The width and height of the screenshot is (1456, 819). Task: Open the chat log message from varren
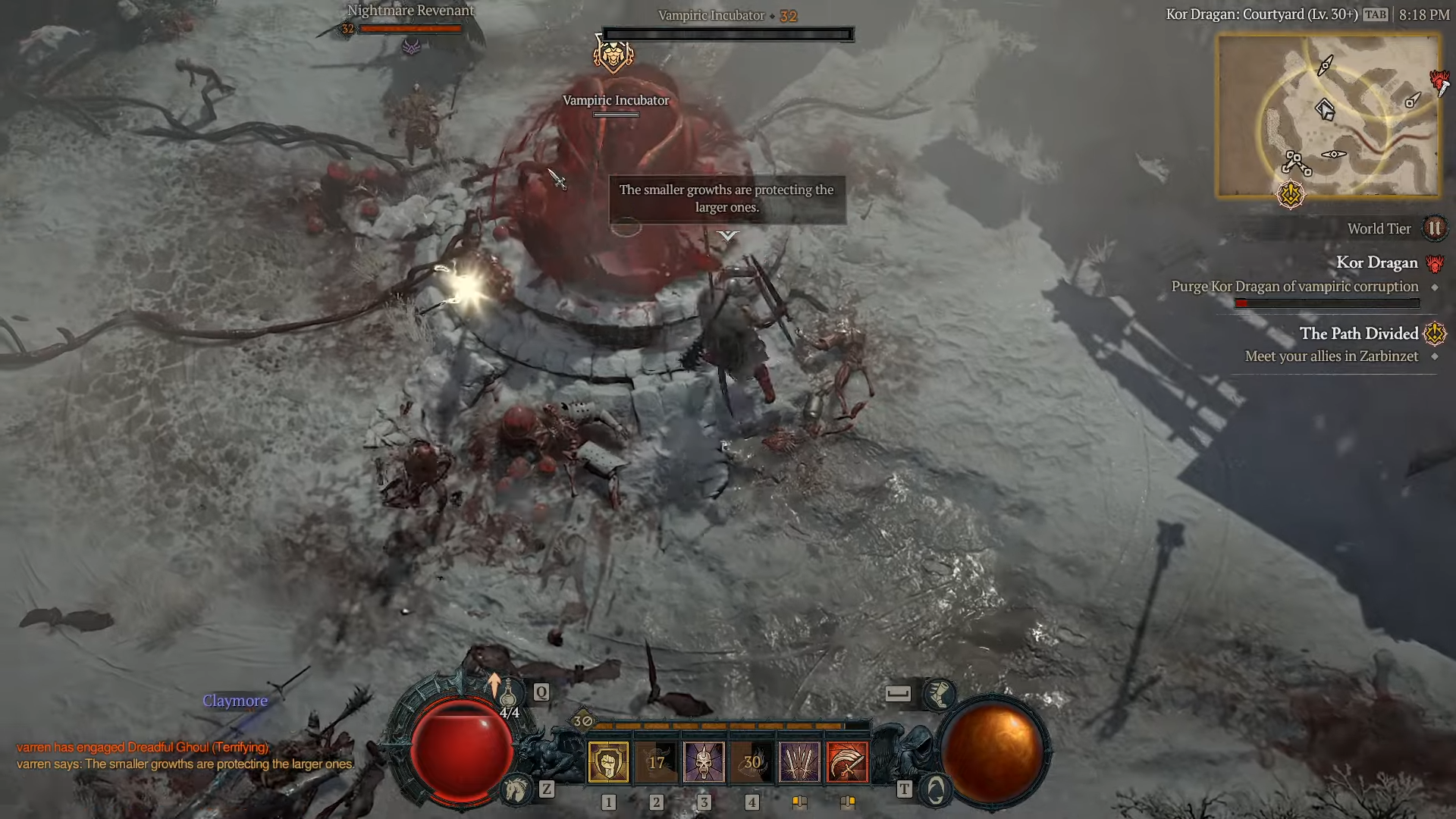[185, 764]
